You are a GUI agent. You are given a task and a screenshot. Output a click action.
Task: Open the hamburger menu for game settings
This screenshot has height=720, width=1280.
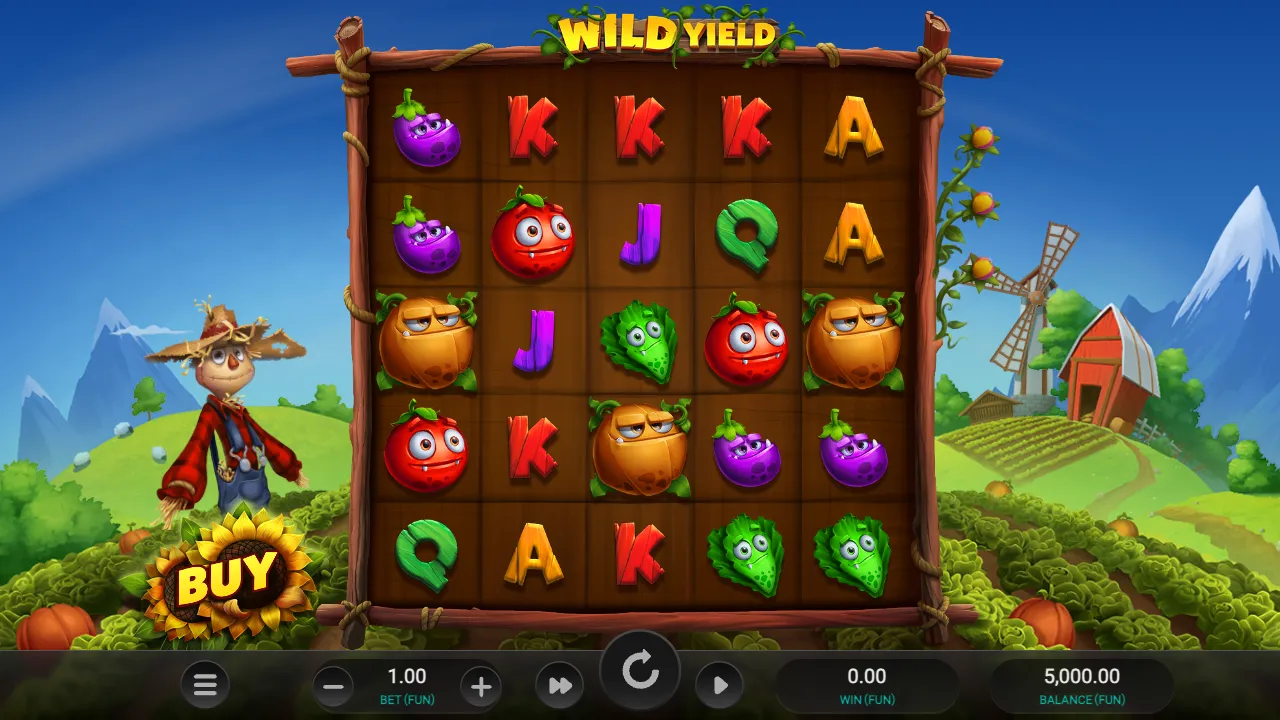tap(205, 686)
